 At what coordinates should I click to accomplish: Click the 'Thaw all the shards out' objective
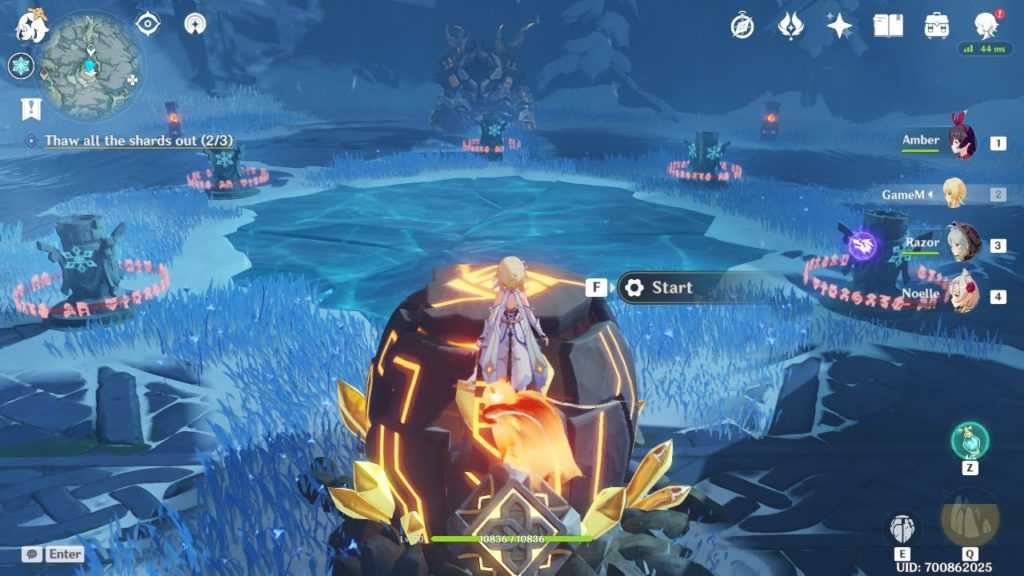point(125,141)
